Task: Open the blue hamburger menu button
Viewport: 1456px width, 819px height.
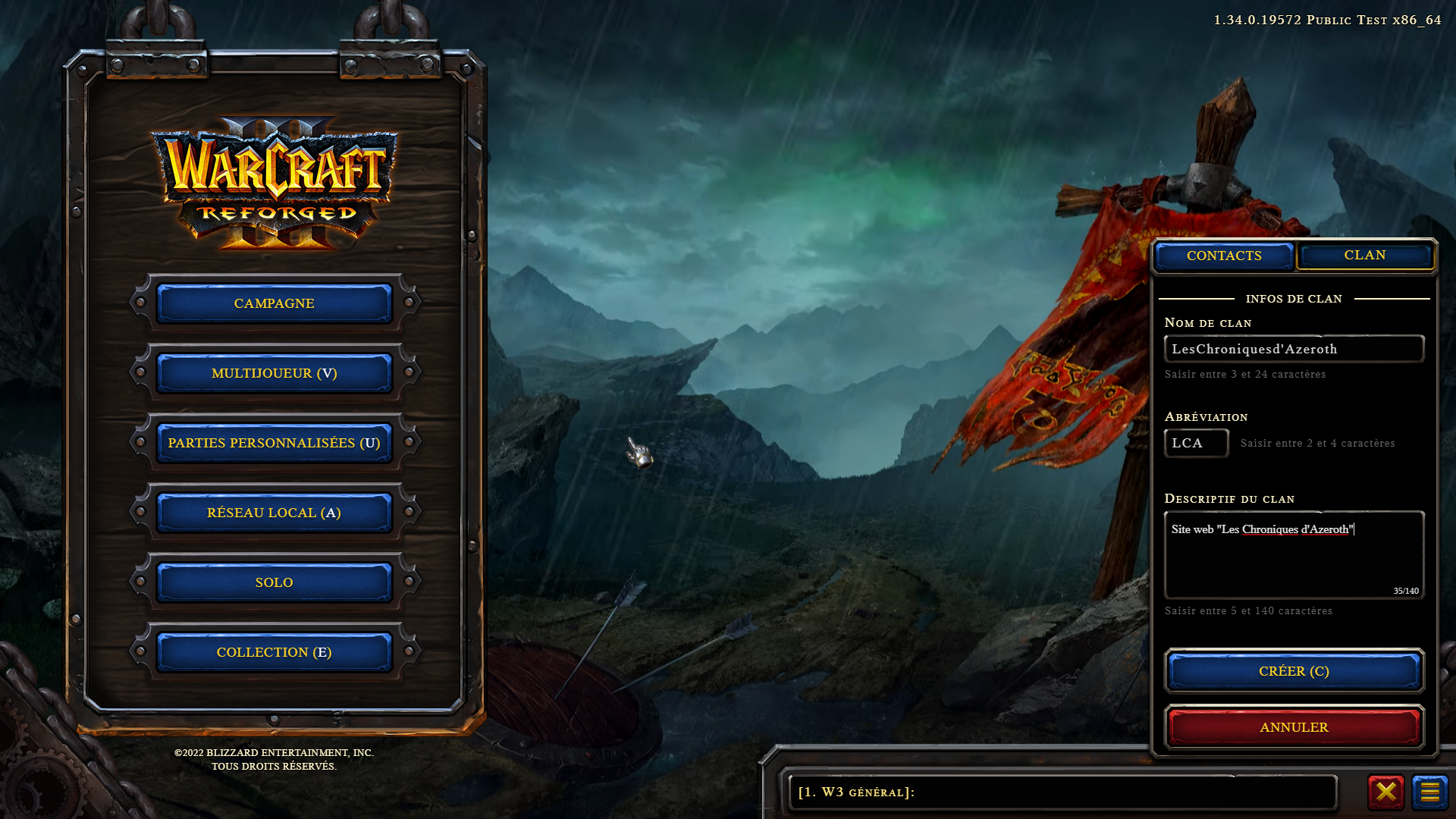Action: pyautogui.click(x=1429, y=792)
